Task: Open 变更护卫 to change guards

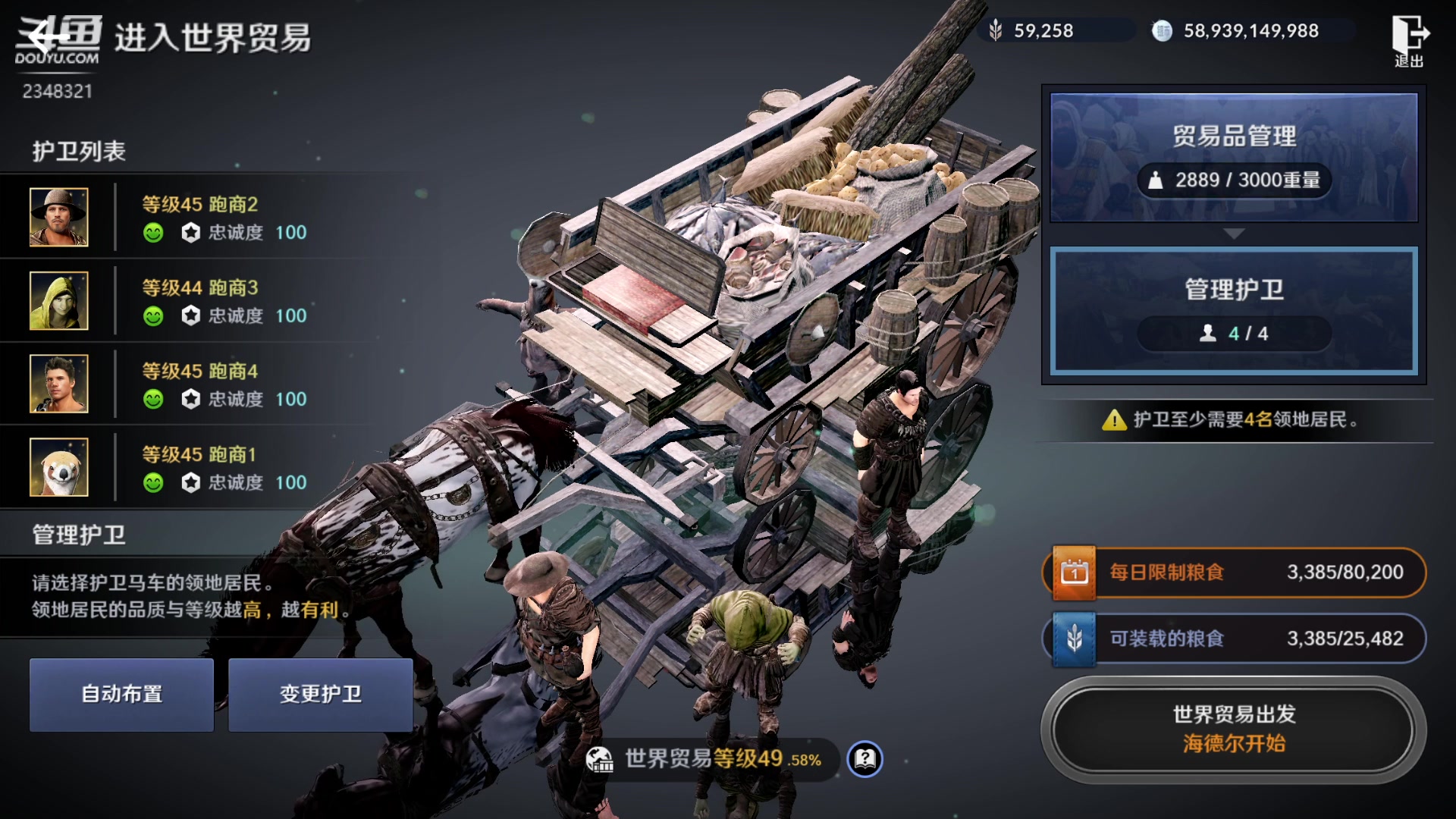Action: (x=320, y=694)
